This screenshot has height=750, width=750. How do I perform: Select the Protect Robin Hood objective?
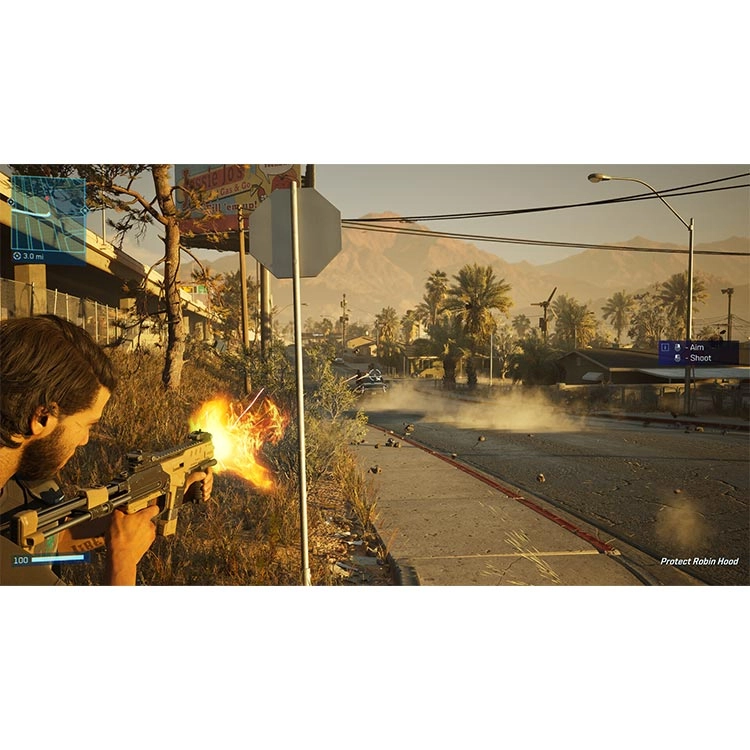tap(699, 561)
